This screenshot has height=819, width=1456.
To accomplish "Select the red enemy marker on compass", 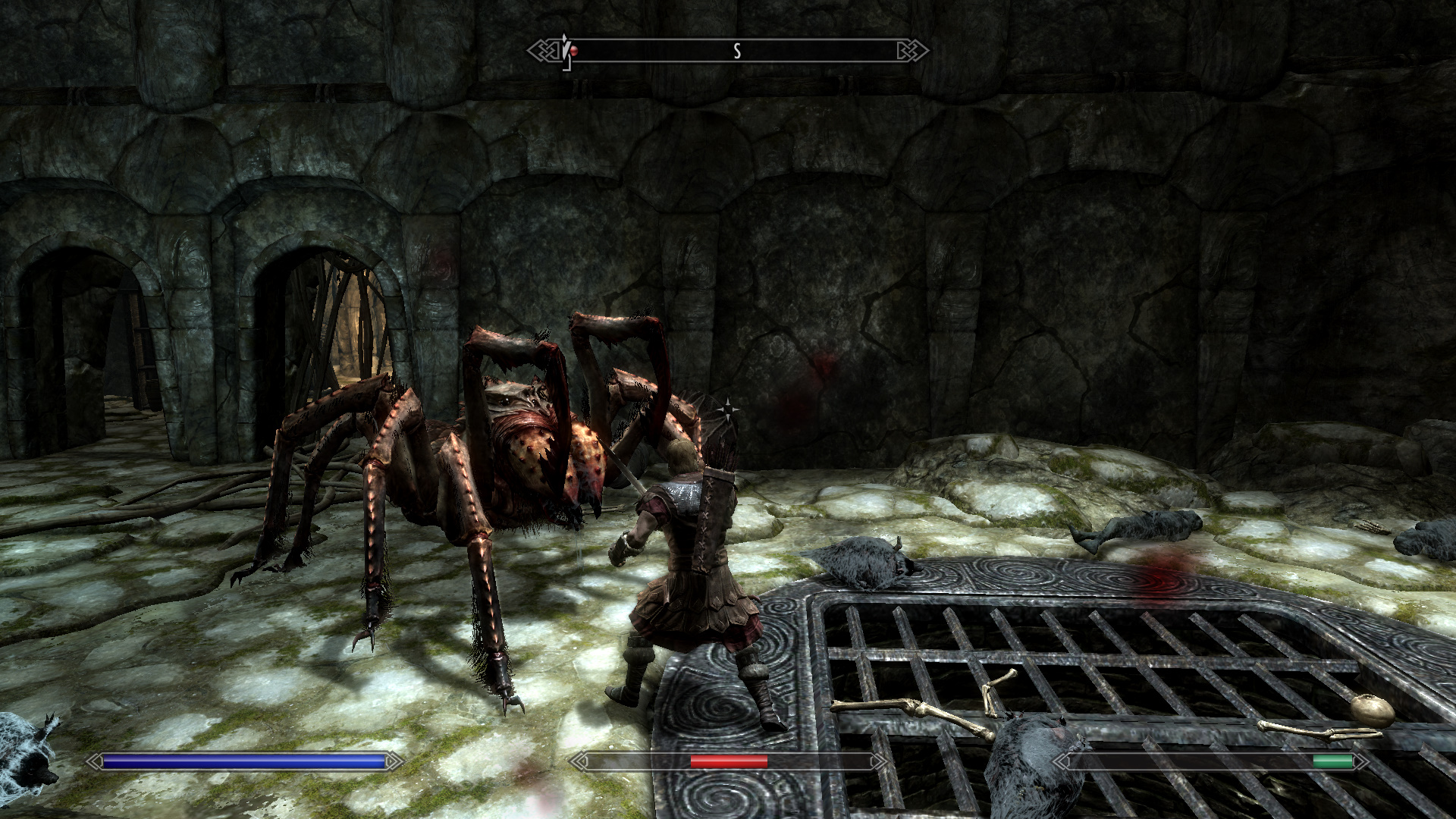I will click(x=574, y=51).
